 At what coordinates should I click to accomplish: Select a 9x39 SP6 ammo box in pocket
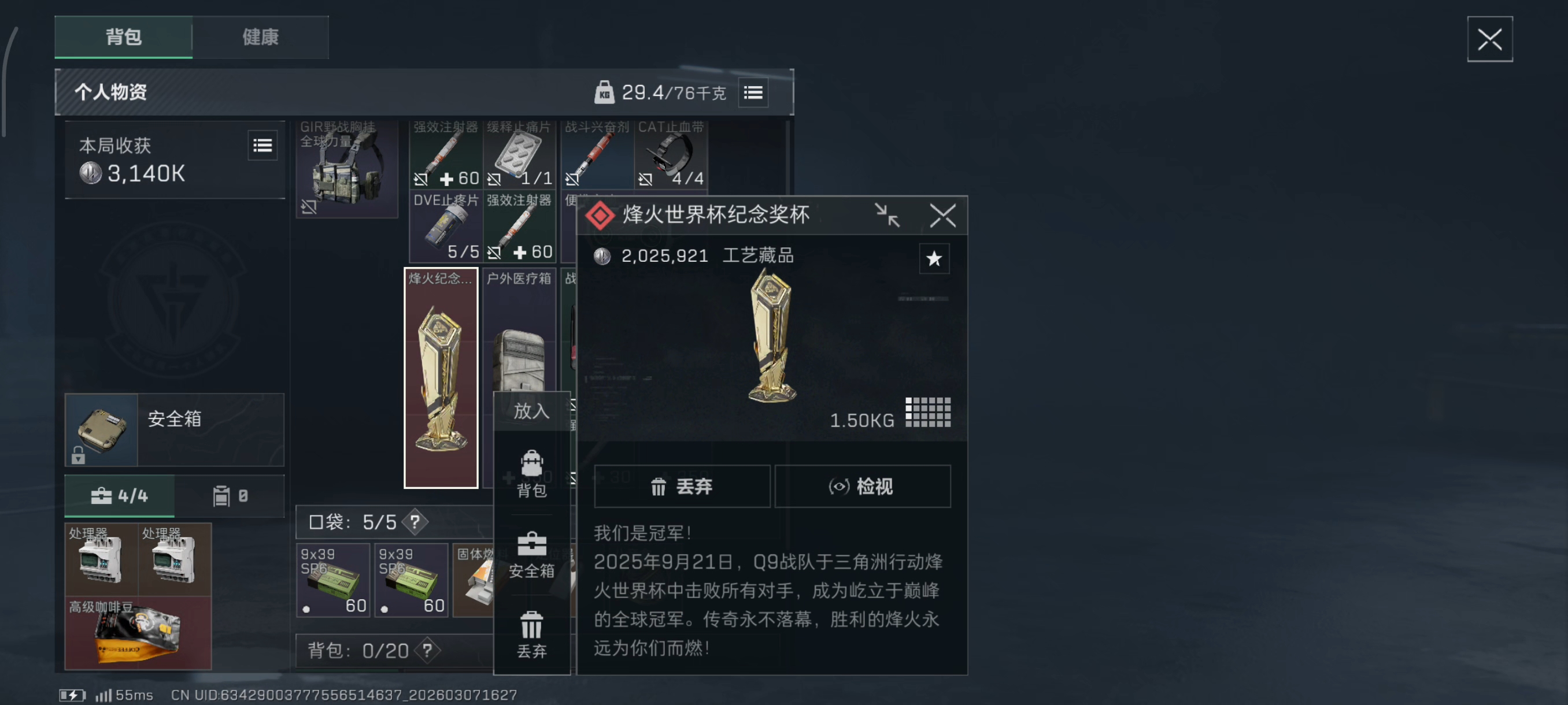point(332,579)
